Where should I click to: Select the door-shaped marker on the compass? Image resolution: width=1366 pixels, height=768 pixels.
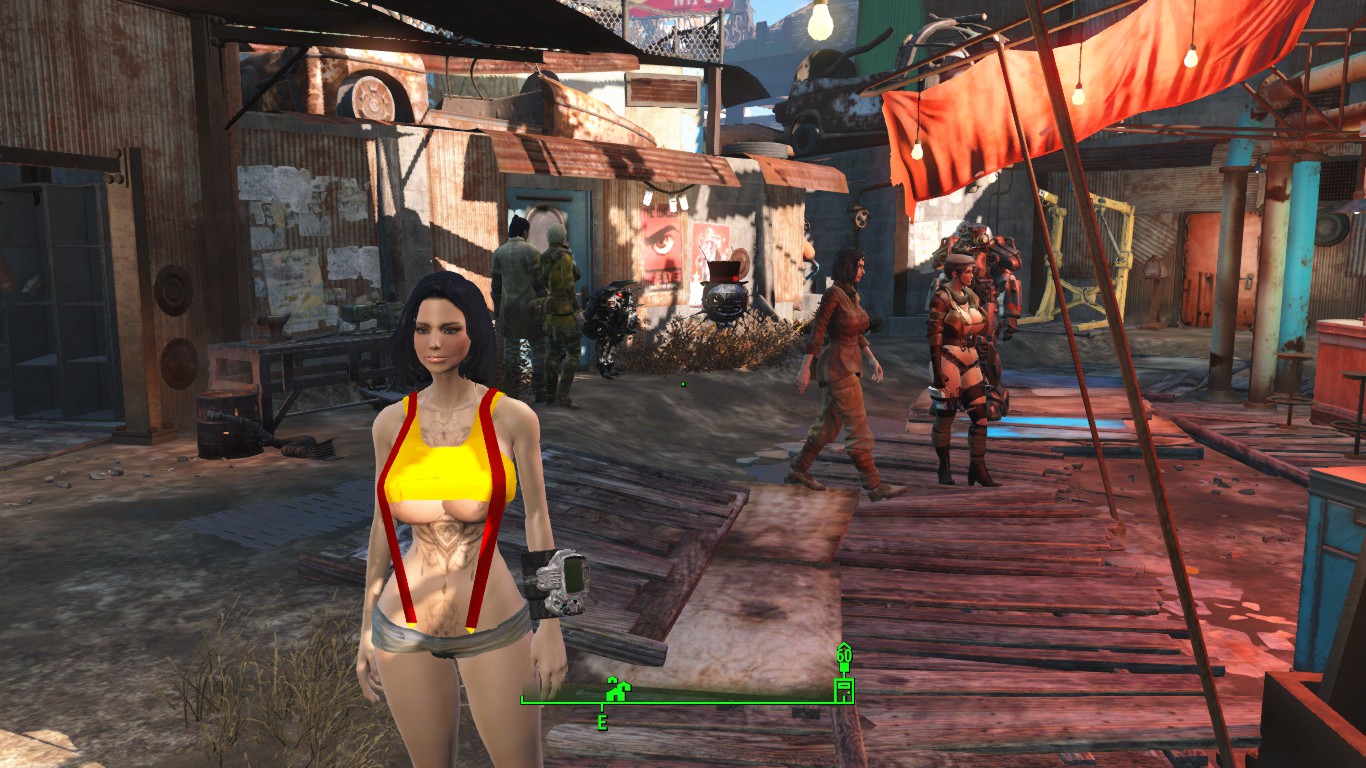coord(844,689)
